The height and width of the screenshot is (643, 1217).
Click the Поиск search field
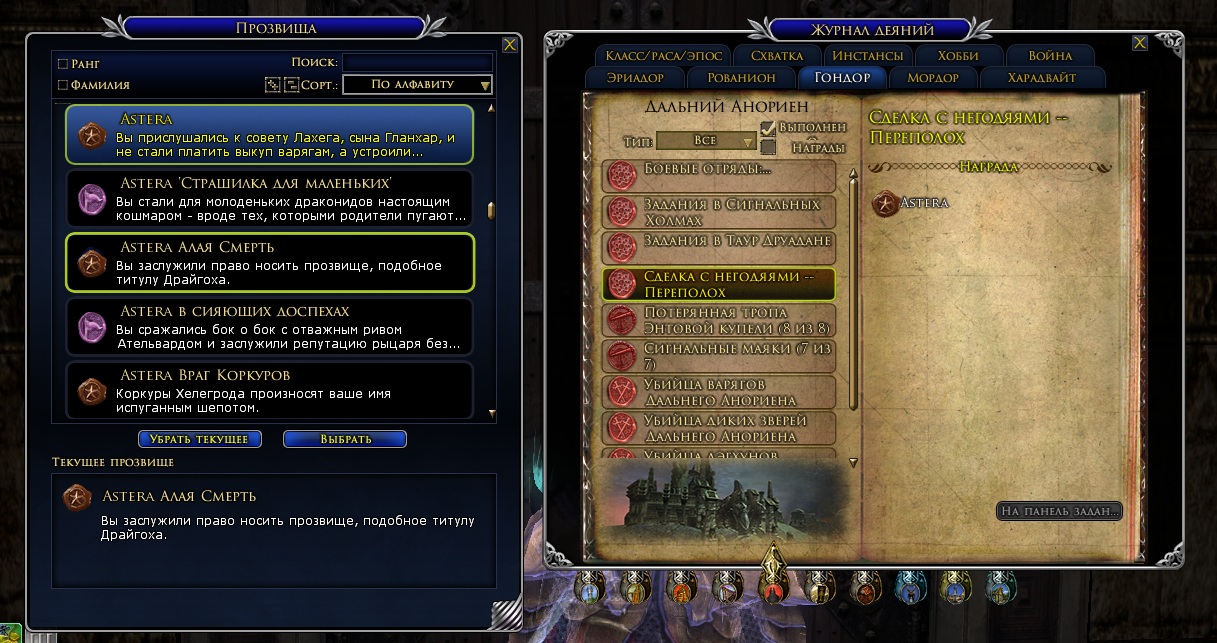(x=416, y=62)
